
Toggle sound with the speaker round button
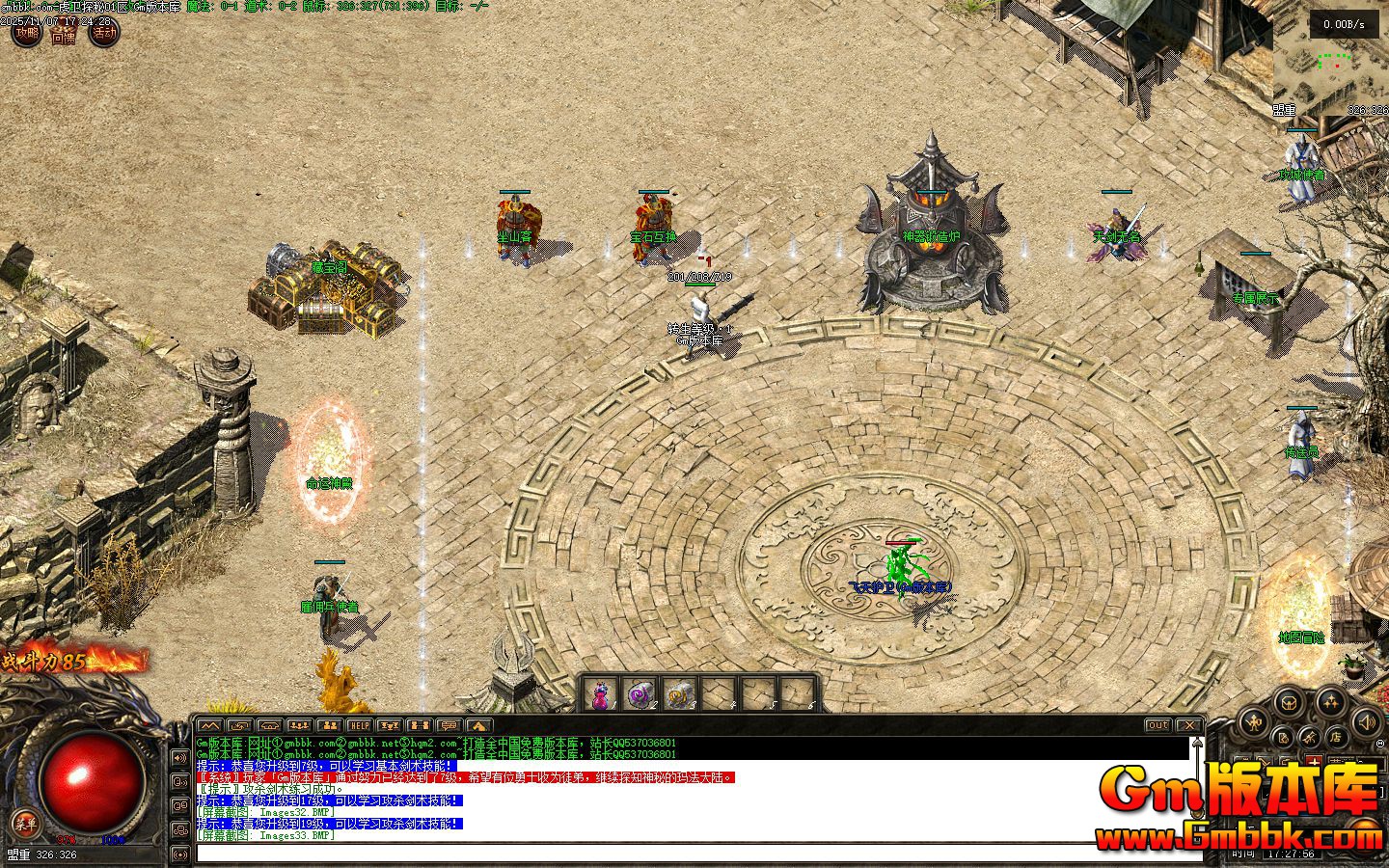1368,720
